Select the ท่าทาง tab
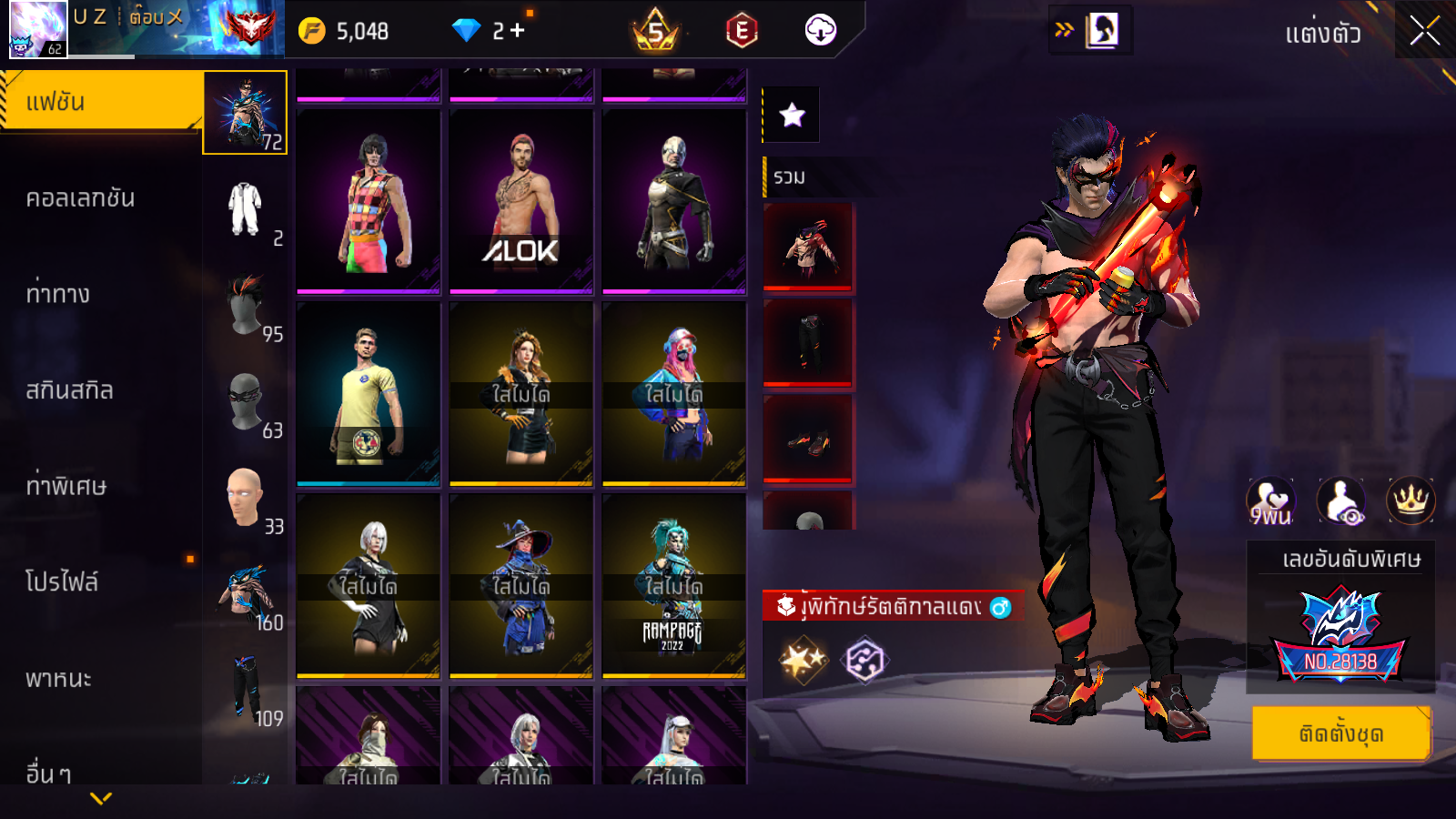 pos(58,294)
